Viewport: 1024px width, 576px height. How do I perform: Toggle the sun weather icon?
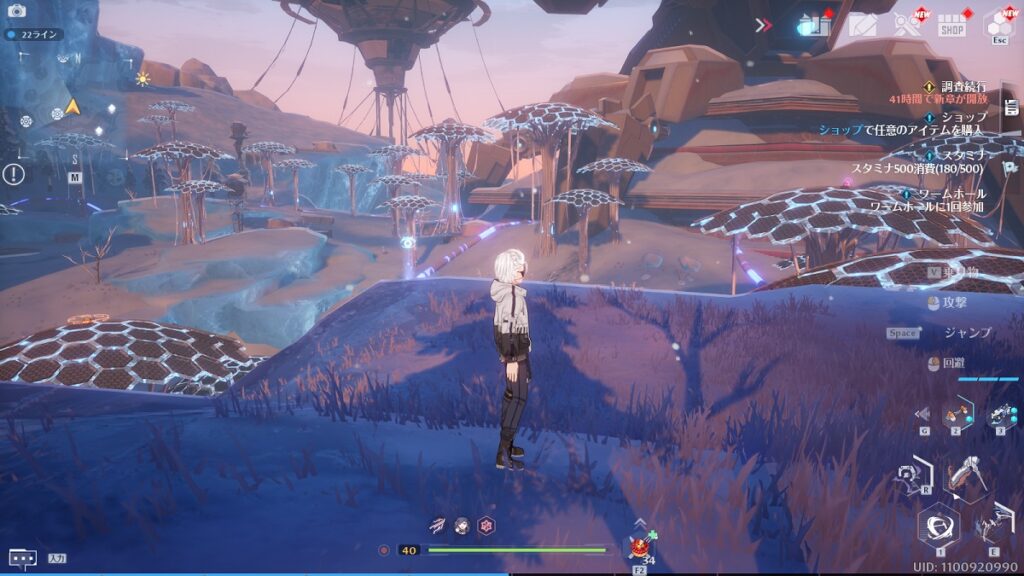pos(142,79)
